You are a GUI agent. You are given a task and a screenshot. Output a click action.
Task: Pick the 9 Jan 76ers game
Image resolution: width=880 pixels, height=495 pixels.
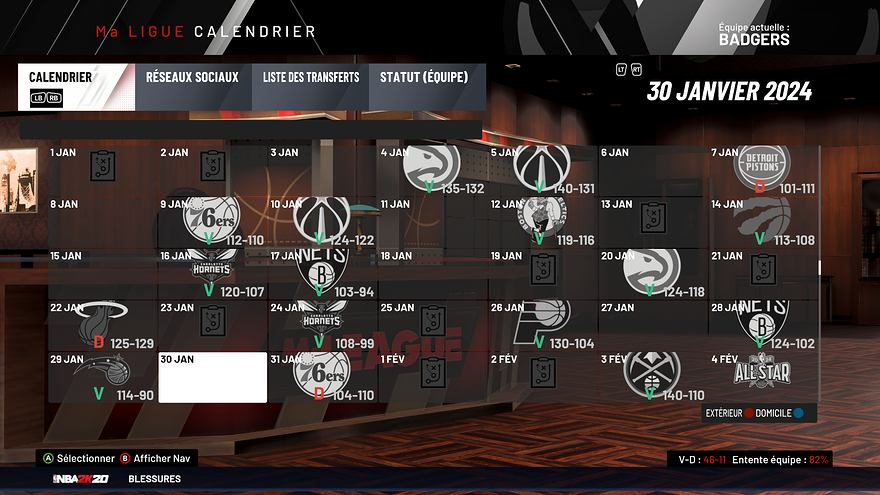click(213, 222)
